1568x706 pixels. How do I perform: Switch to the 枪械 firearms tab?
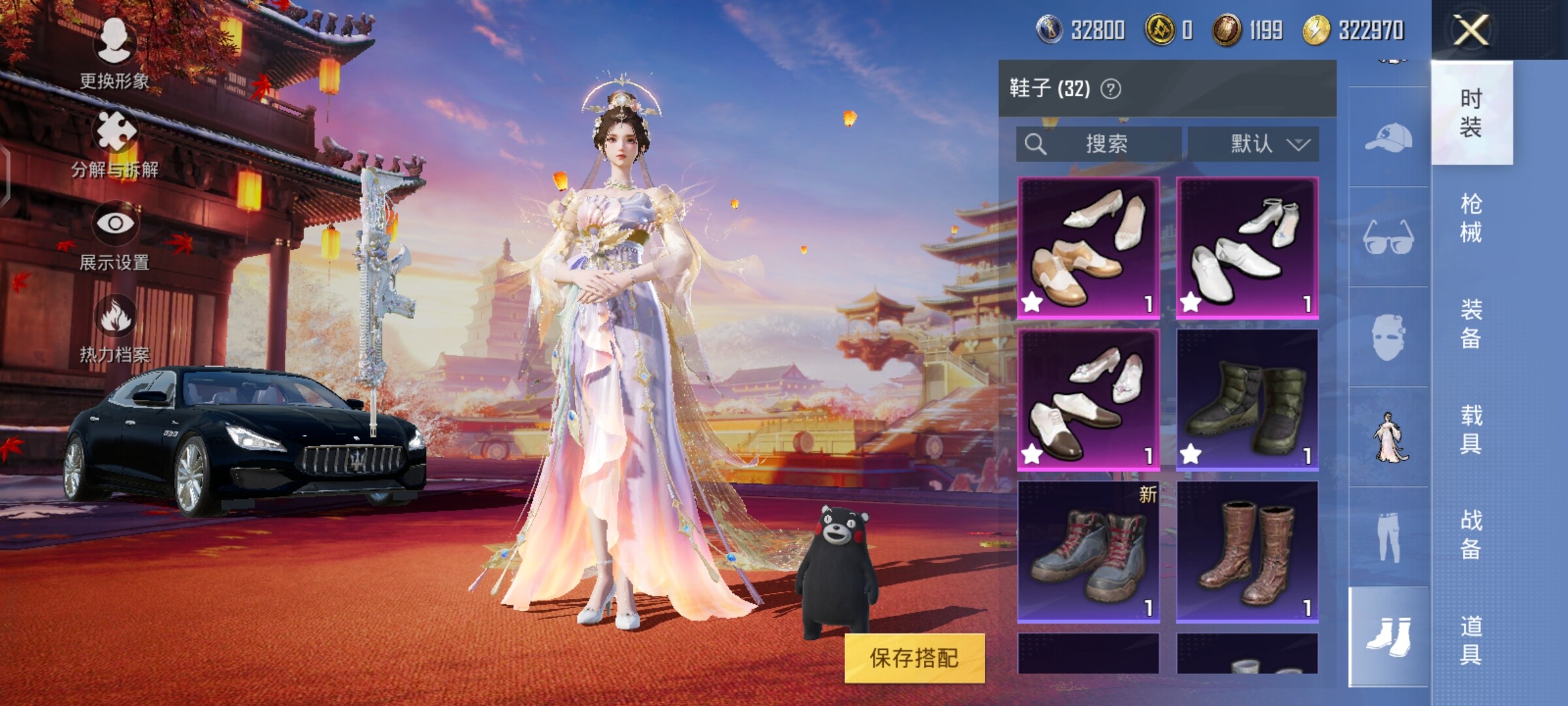[x=1471, y=218]
